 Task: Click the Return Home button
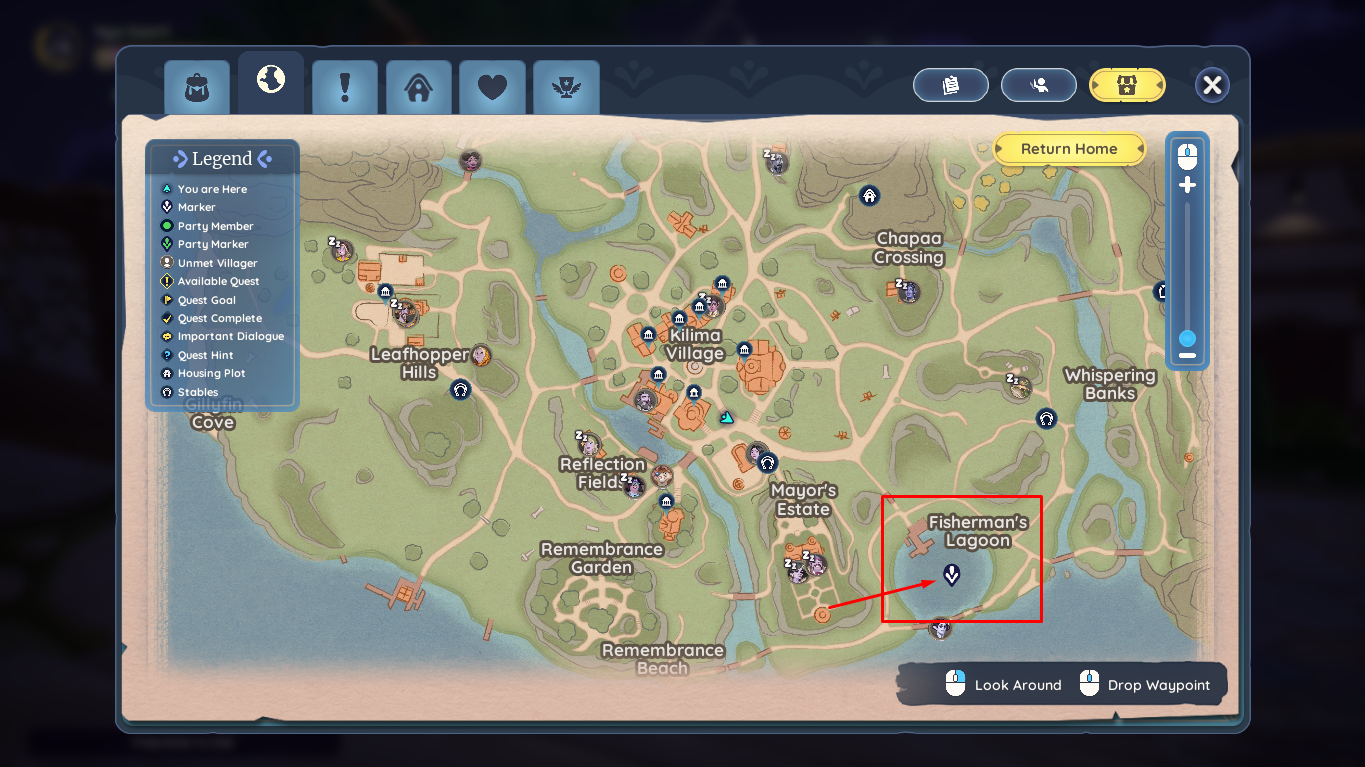[1069, 148]
